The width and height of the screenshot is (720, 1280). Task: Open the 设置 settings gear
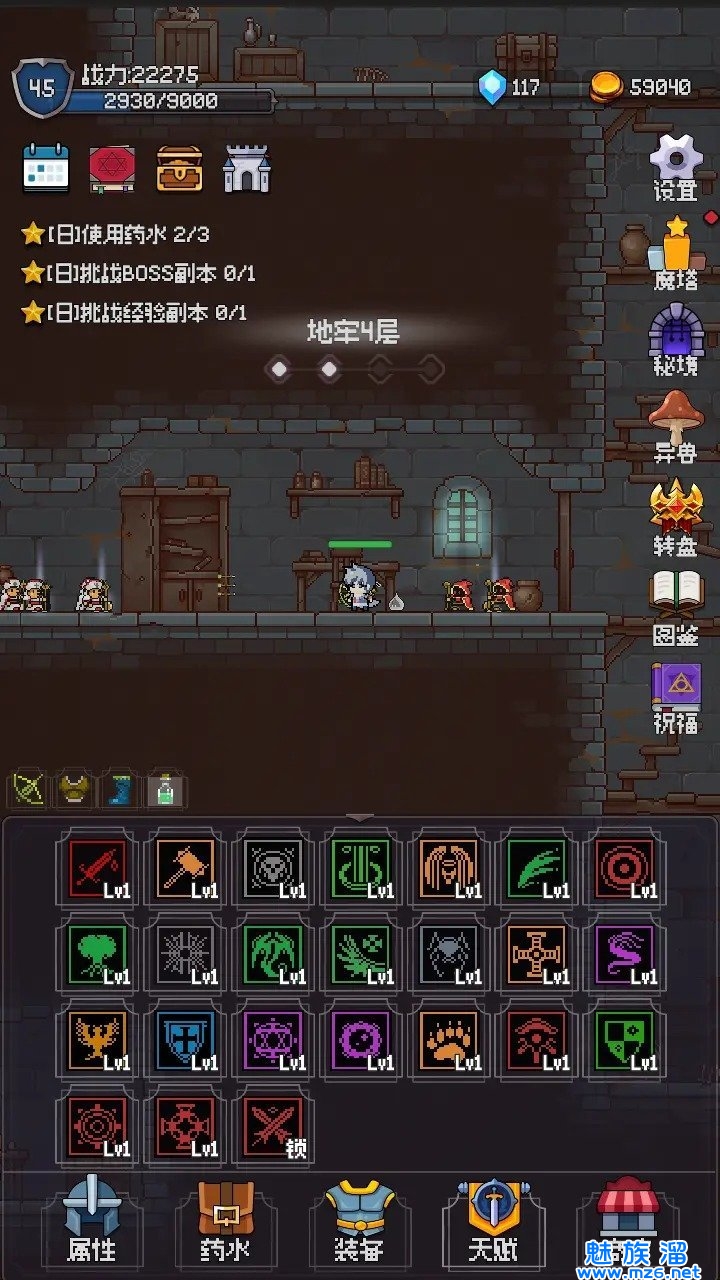[x=676, y=166]
